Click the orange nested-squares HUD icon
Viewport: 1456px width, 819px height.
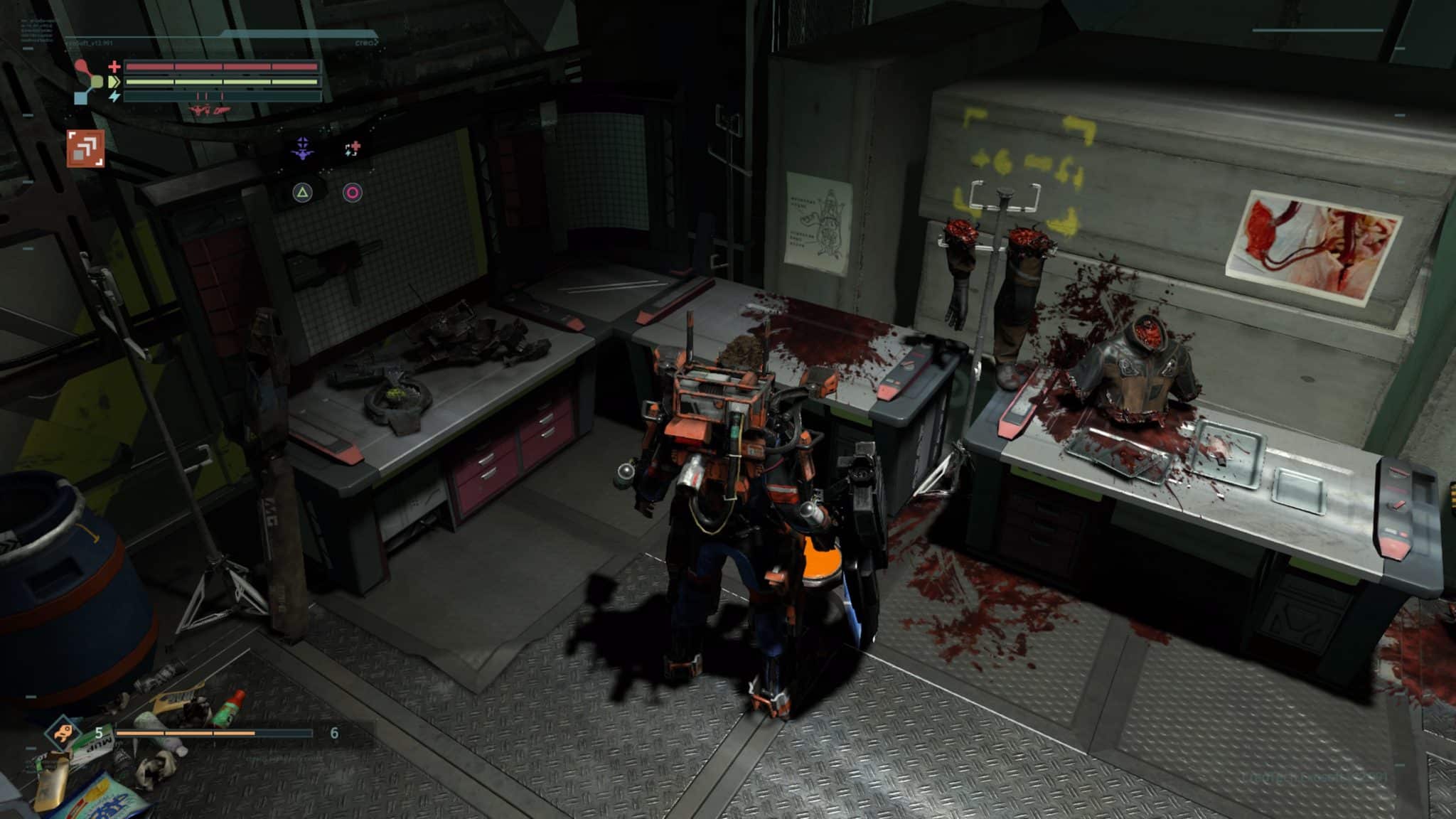click(85, 148)
